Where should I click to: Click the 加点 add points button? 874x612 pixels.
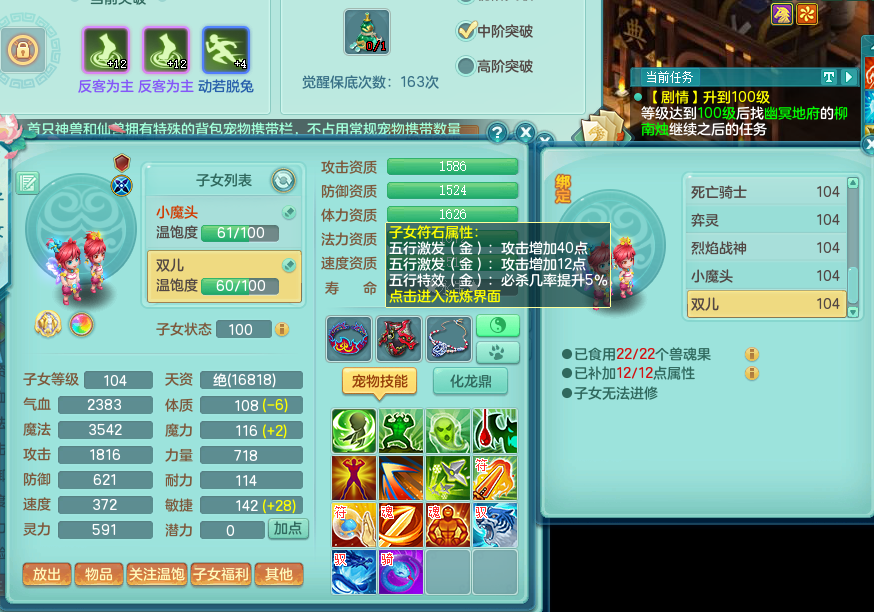click(x=288, y=529)
